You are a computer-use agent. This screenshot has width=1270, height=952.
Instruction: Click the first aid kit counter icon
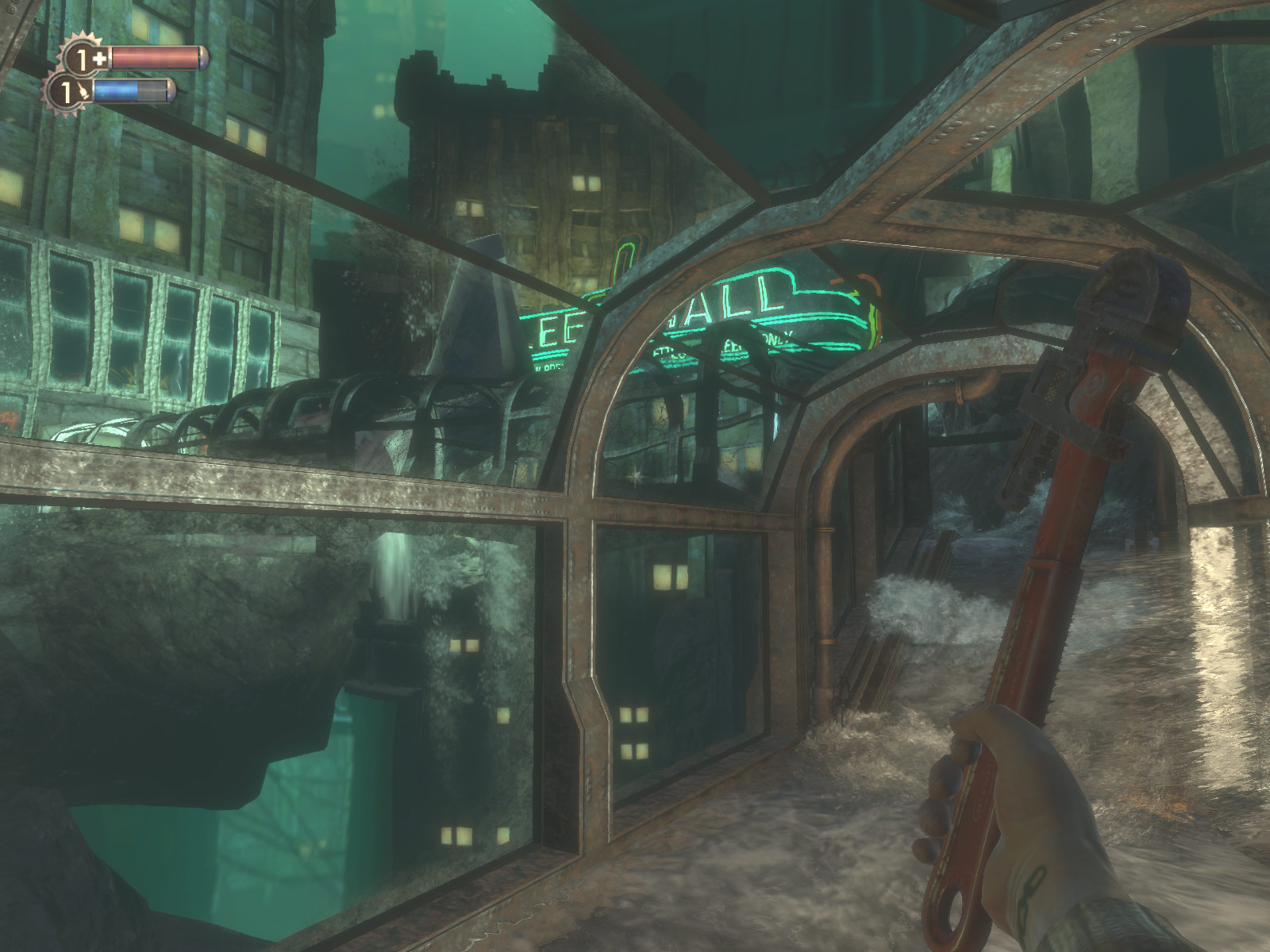point(84,58)
